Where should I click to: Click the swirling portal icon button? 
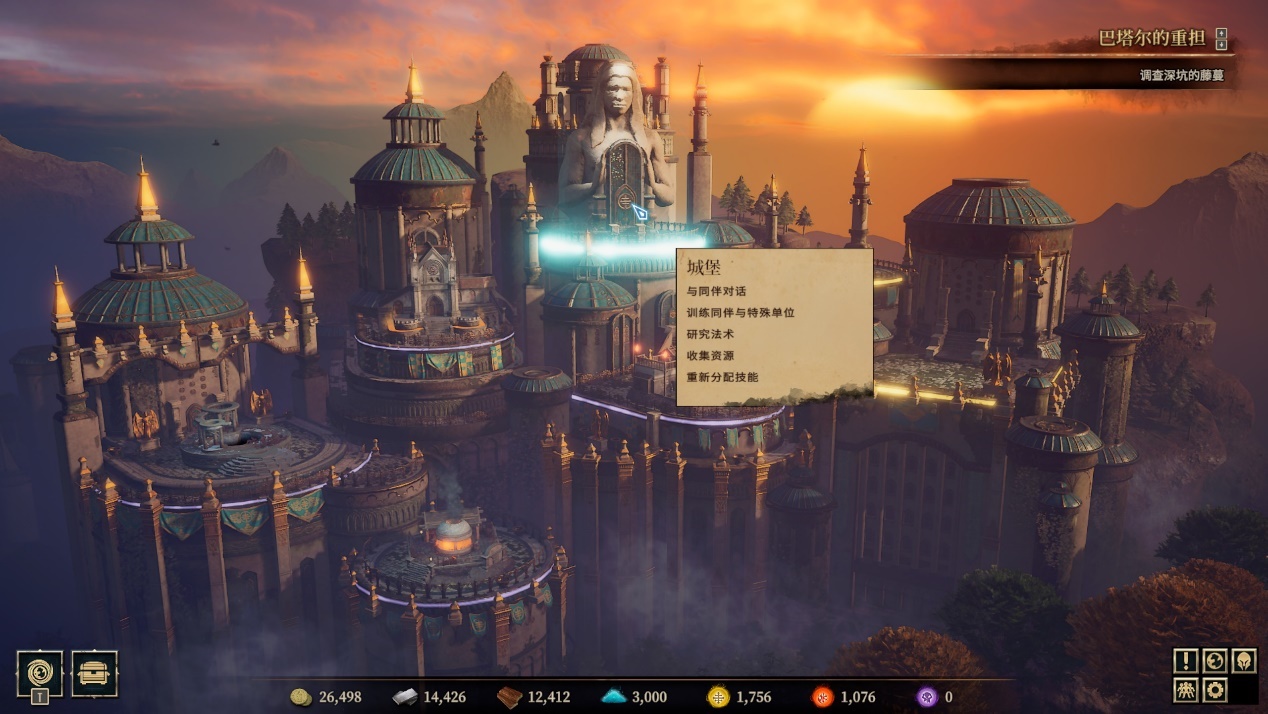(40, 672)
